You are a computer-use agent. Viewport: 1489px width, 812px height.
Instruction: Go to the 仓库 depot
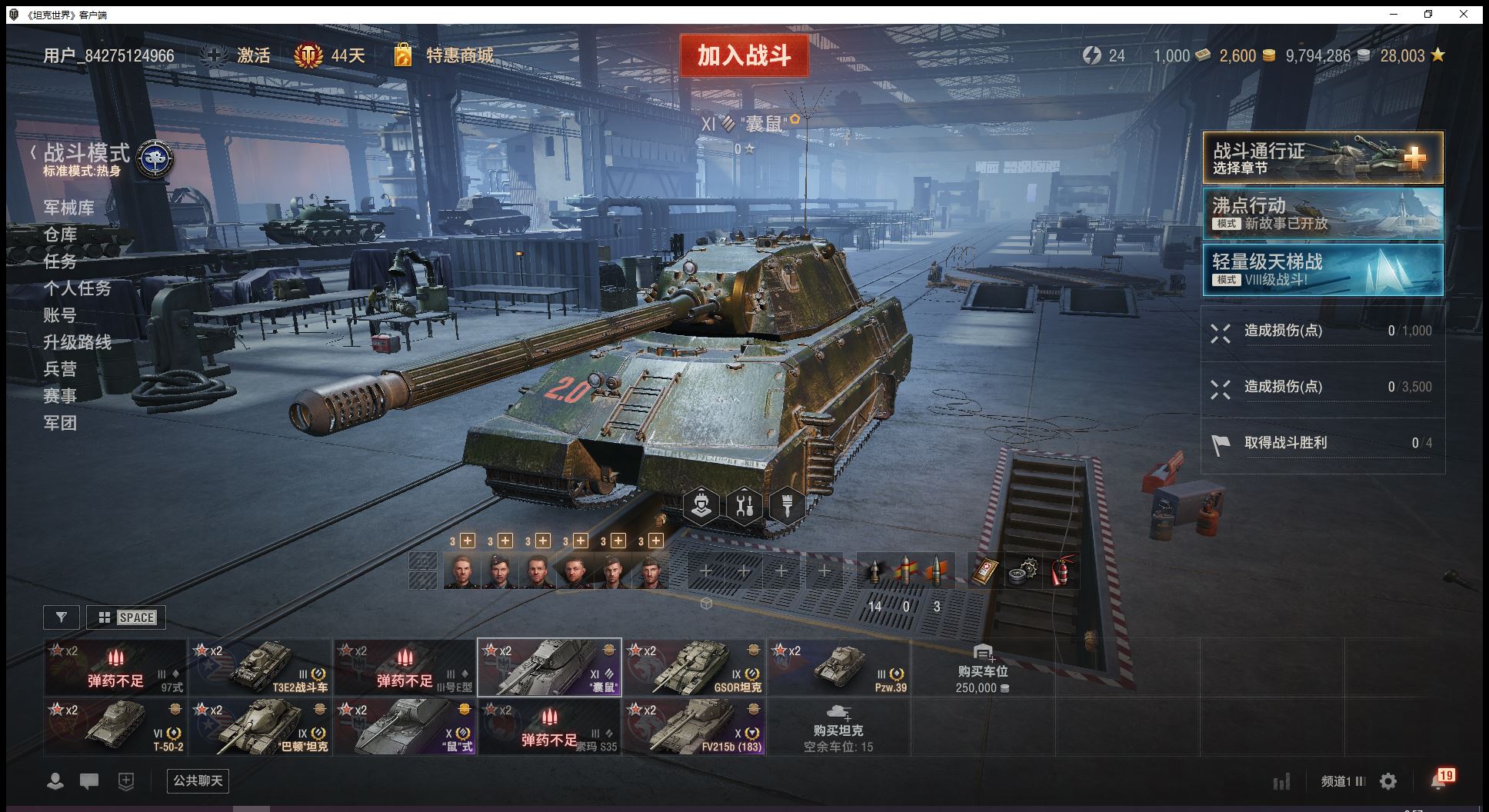pyautogui.click(x=60, y=235)
